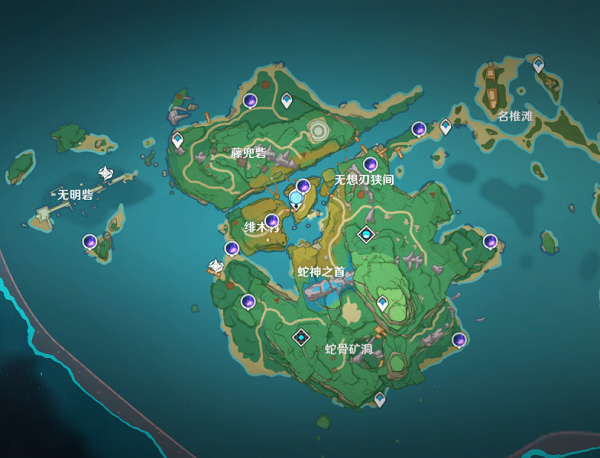
Task: Select the teleport waypoint at 名椎滩
Action: pyautogui.click(x=538, y=64)
